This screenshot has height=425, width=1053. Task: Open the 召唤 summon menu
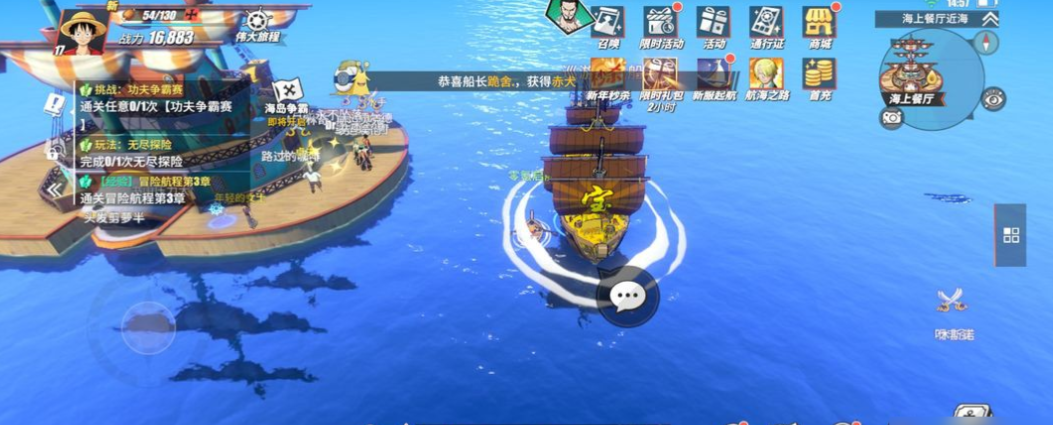click(608, 24)
